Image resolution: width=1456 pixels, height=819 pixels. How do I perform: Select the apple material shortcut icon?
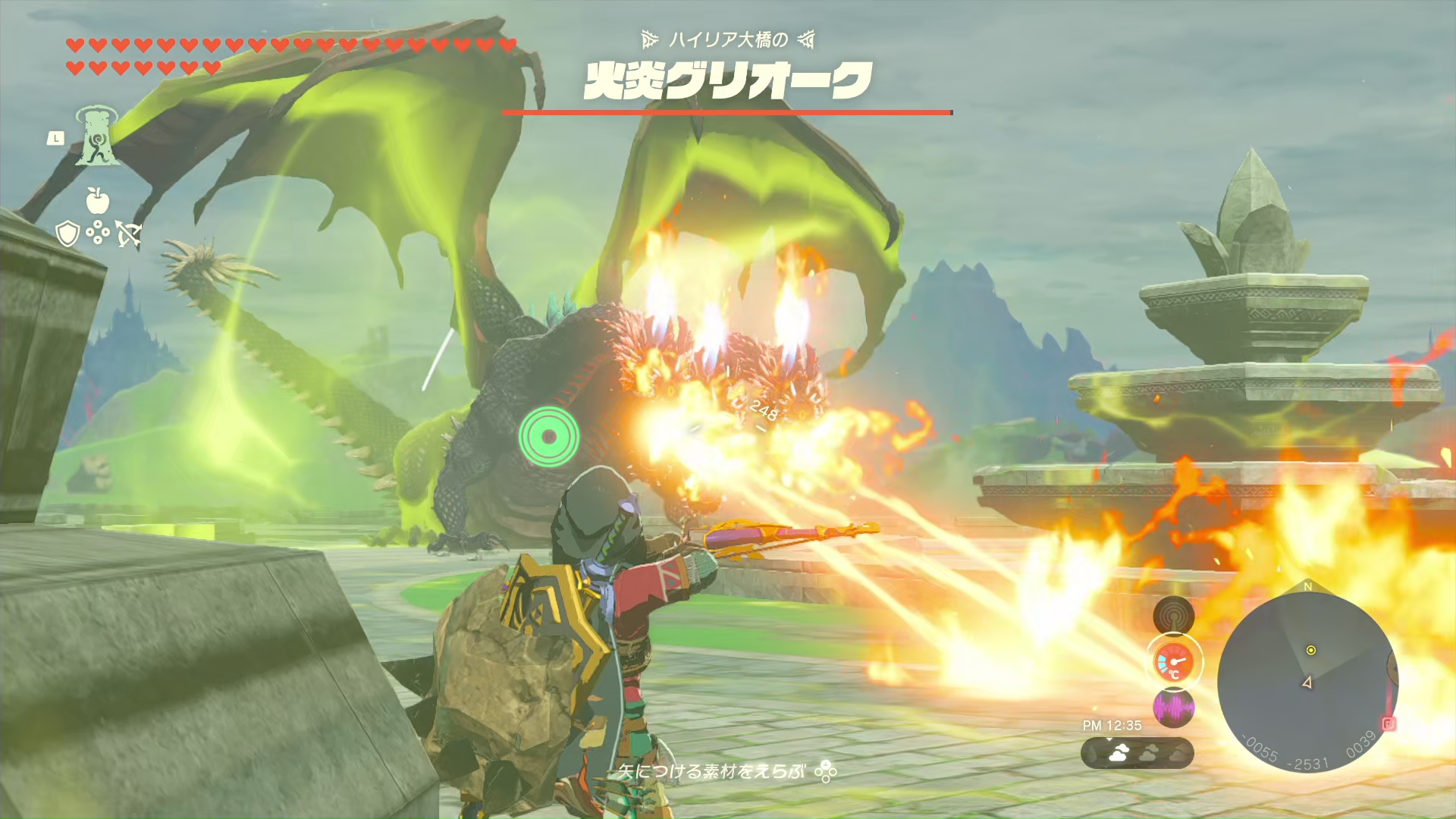(x=97, y=201)
